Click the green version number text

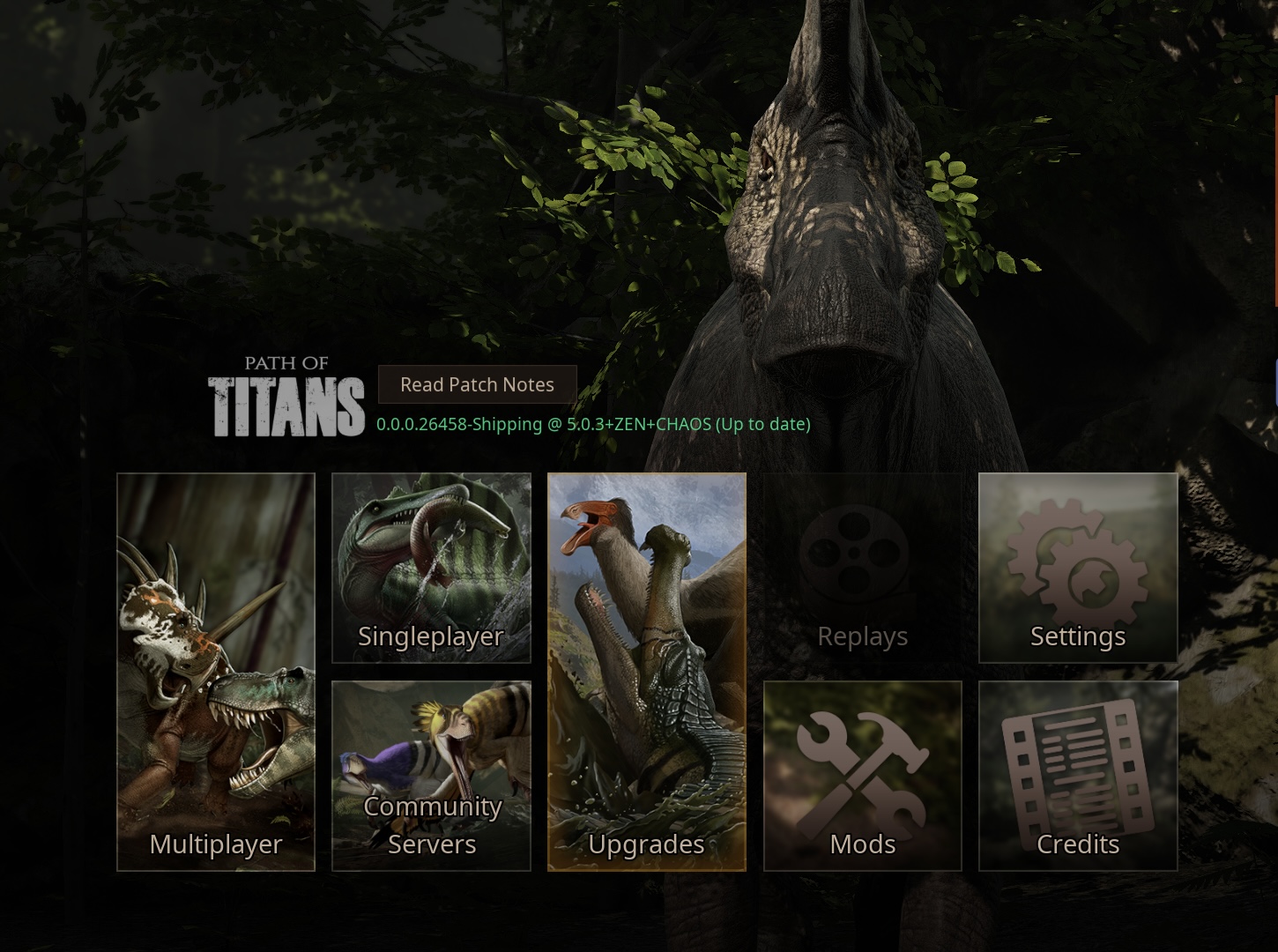coord(593,424)
